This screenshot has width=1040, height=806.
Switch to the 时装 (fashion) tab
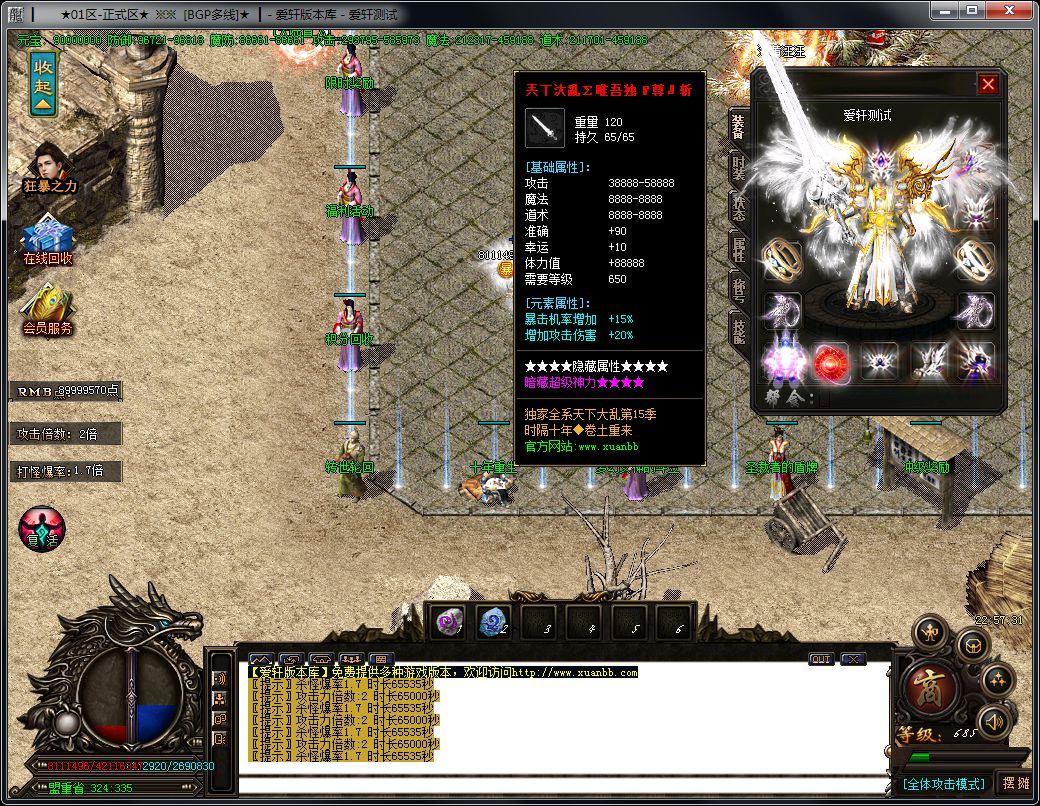point(738,170)
